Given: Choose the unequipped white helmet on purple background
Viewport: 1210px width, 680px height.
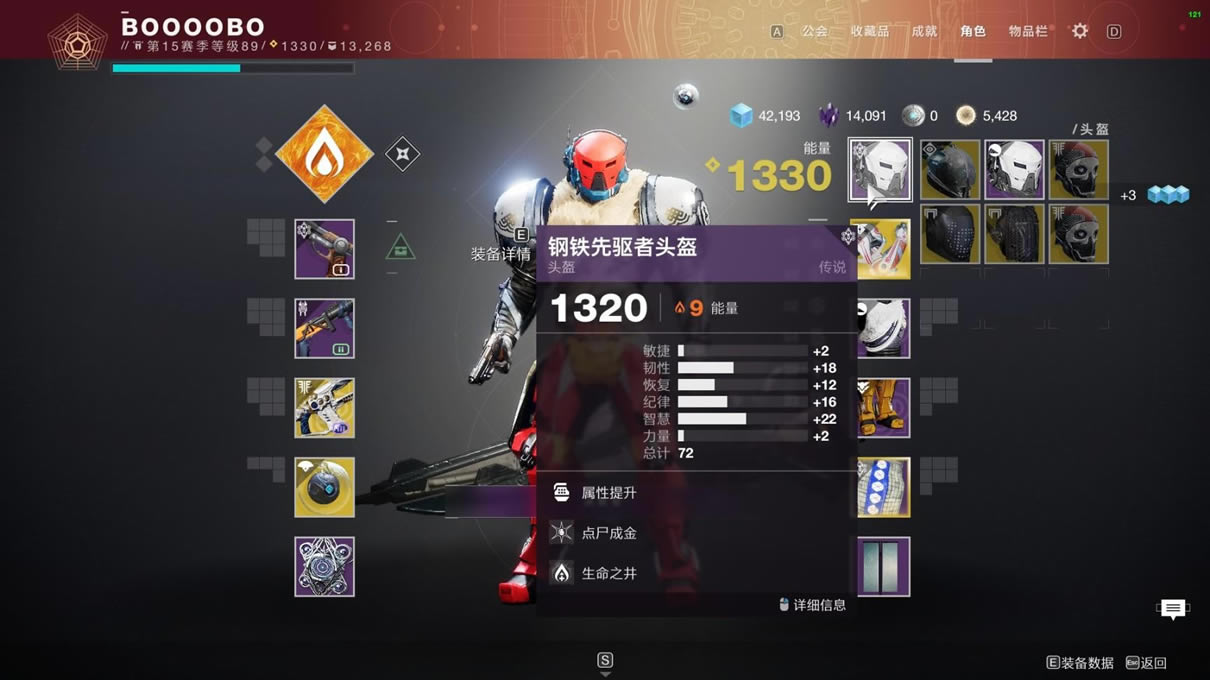Looking at the screenshot, I should (1014, 170).
